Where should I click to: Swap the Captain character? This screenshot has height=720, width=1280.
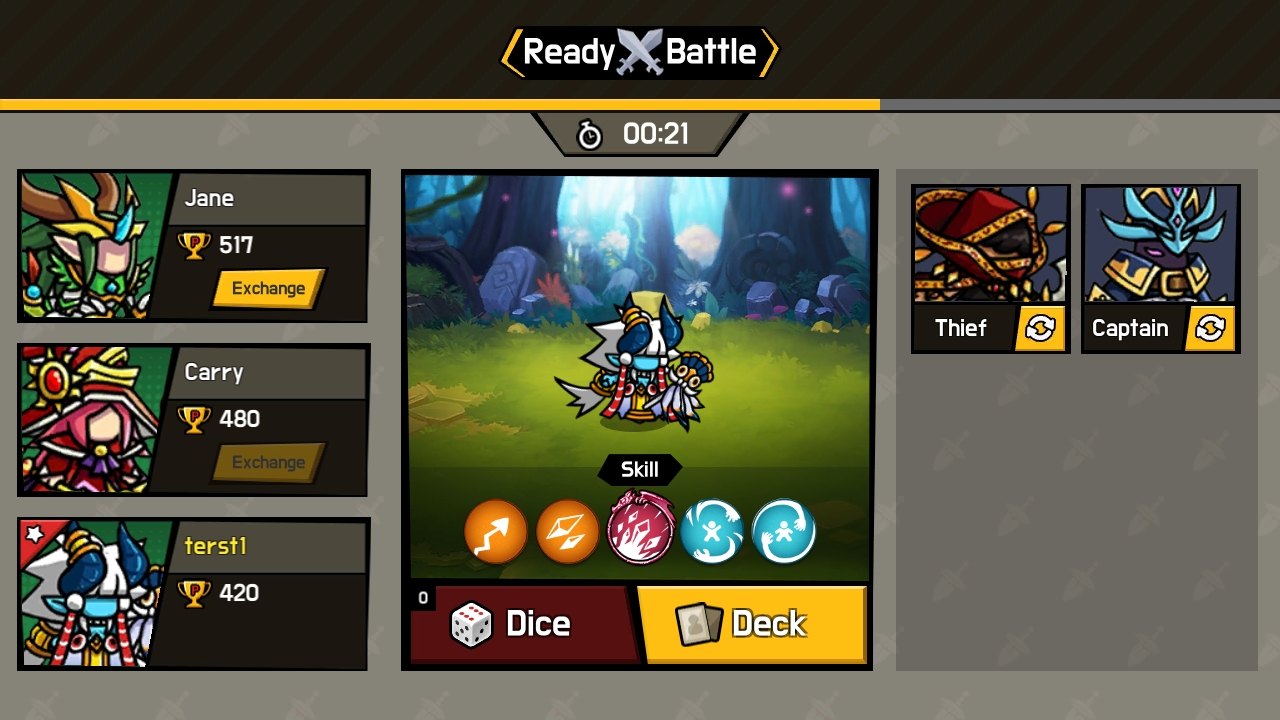(x=1210, y=328)
